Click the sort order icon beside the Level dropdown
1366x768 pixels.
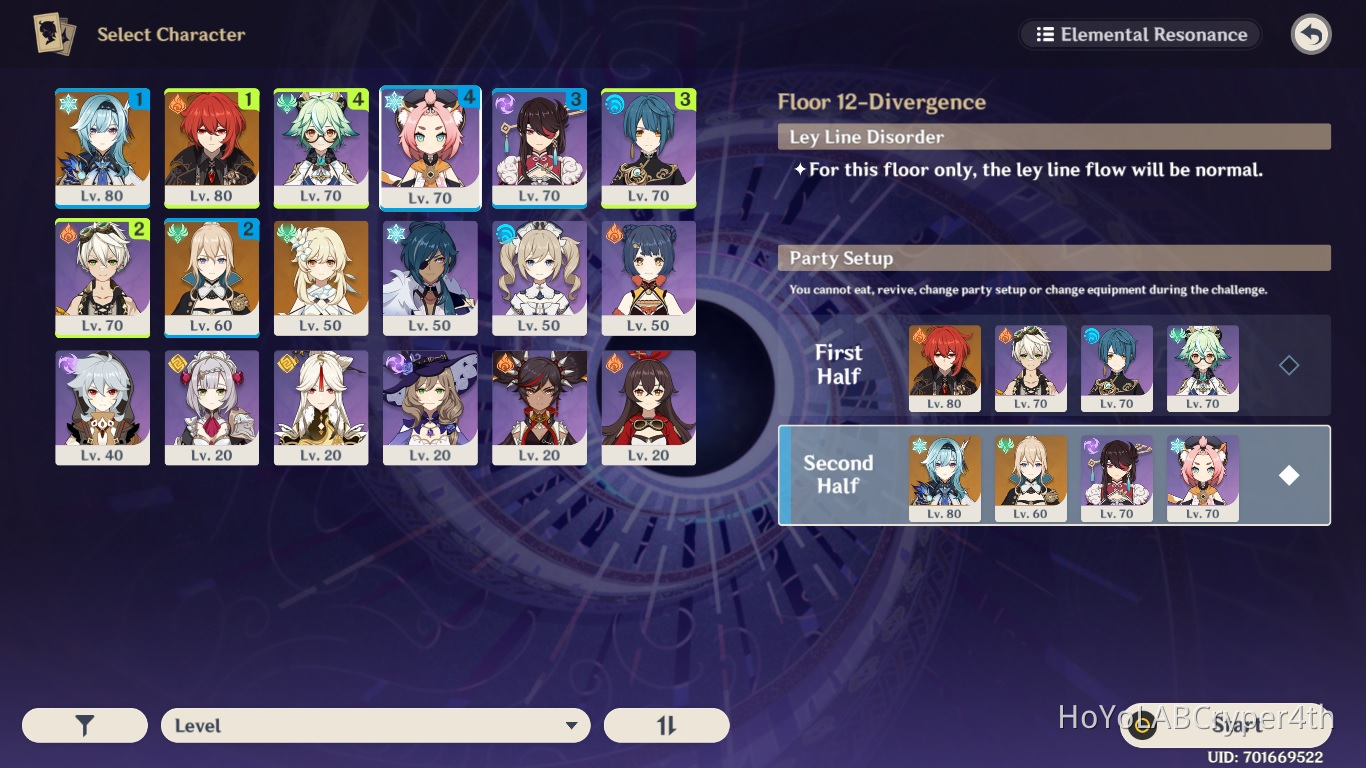tap(666, 725)
